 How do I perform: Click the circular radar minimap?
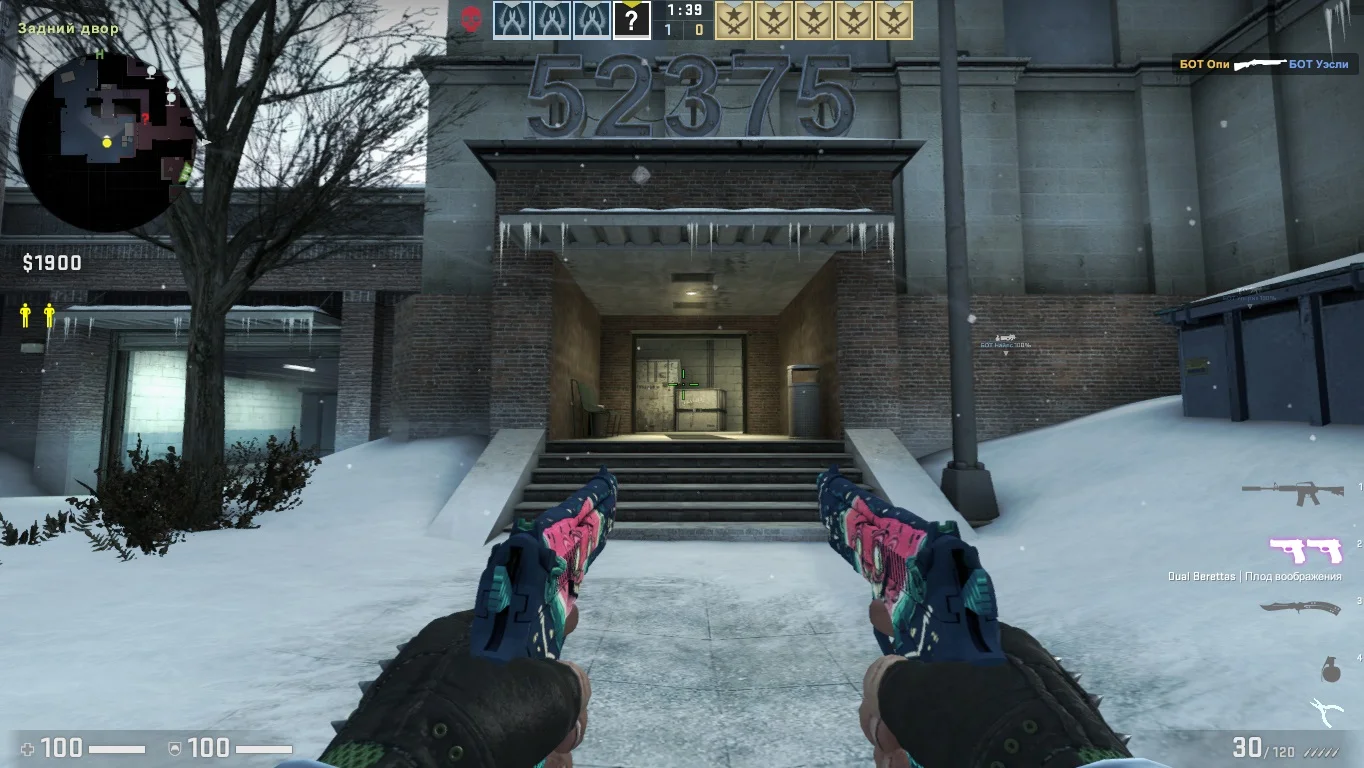tap(106, 143)
